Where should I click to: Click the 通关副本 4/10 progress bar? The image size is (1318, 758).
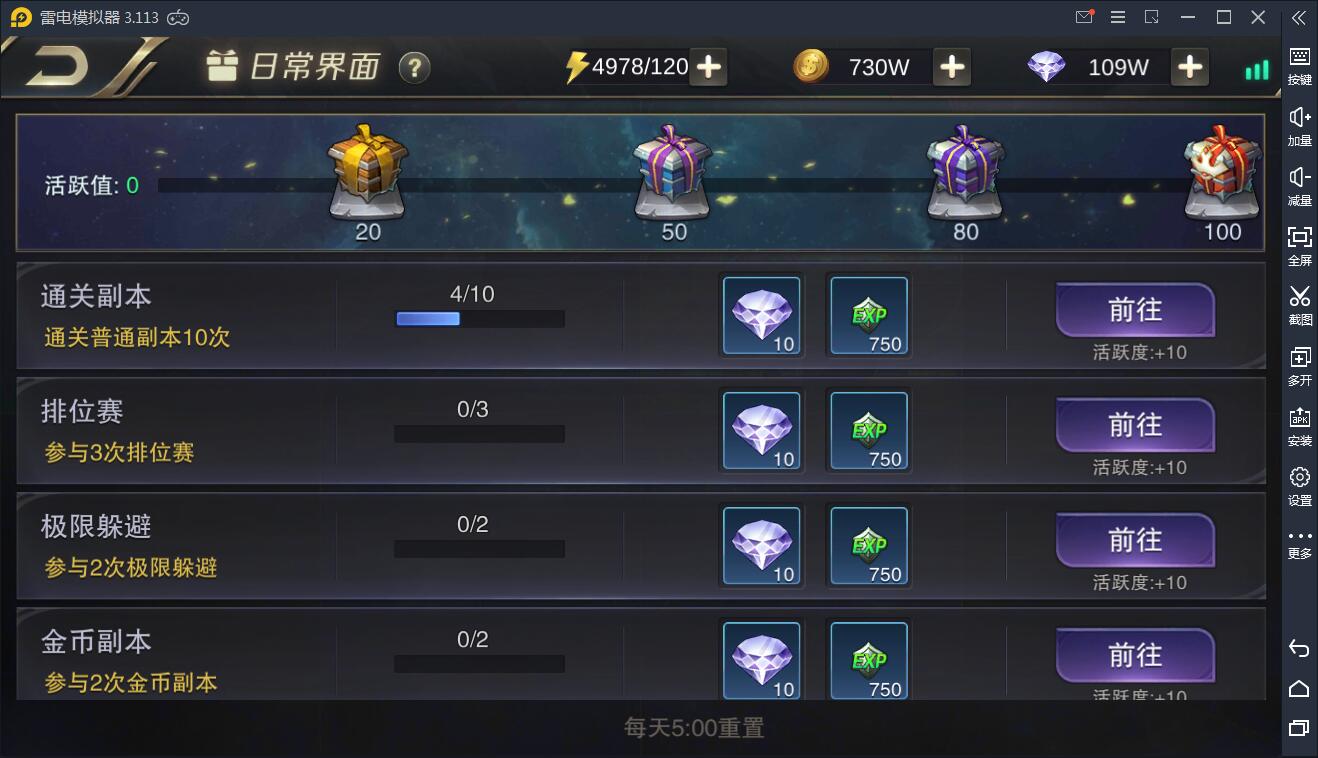[x=479, y=318]
